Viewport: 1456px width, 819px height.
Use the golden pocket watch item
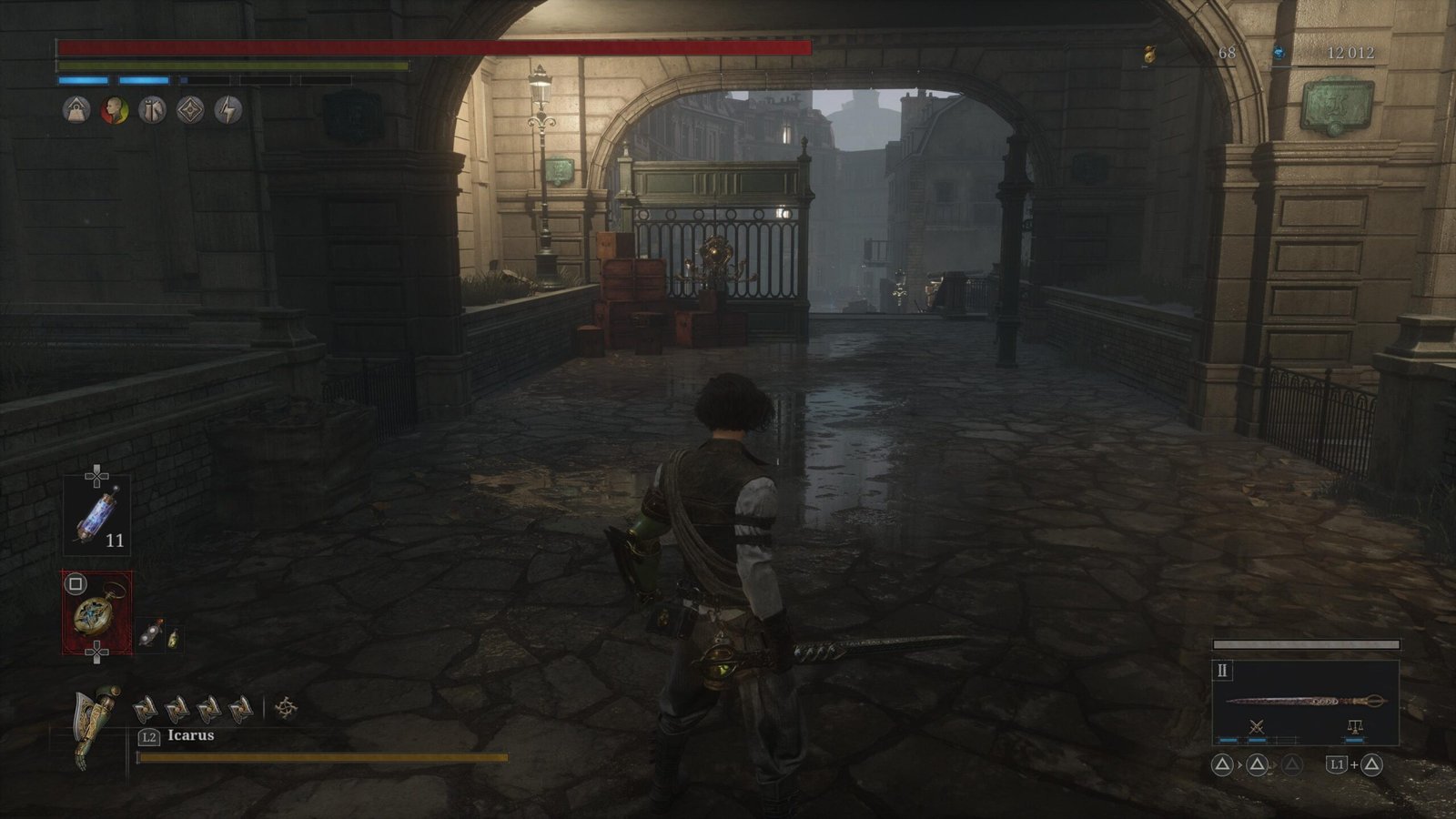(x=96, y=612)
